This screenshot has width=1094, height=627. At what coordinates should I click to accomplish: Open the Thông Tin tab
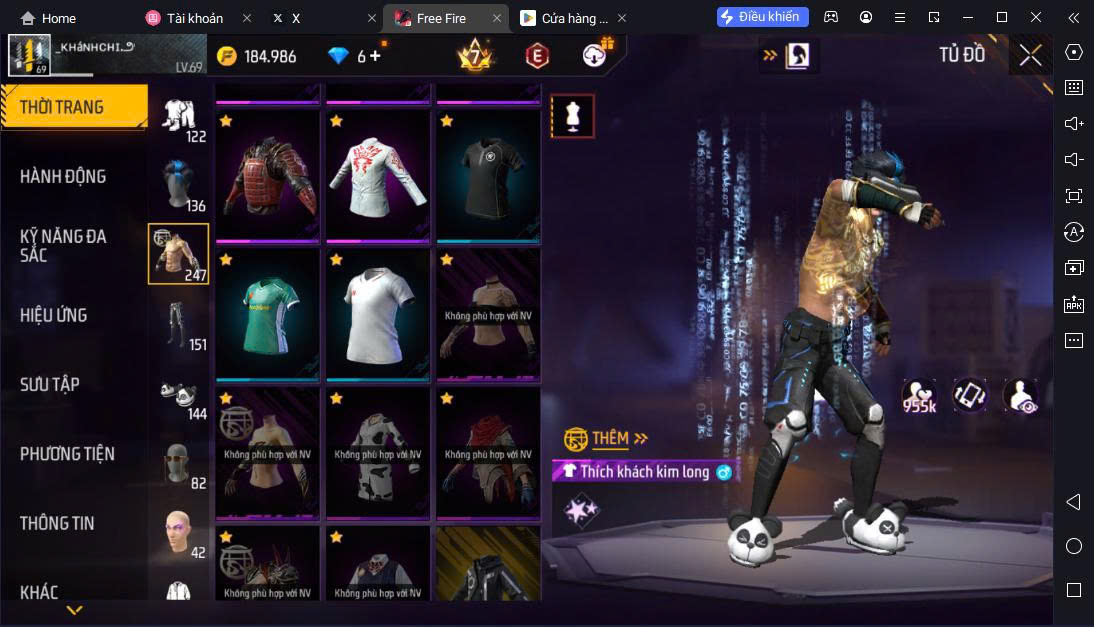57,523
